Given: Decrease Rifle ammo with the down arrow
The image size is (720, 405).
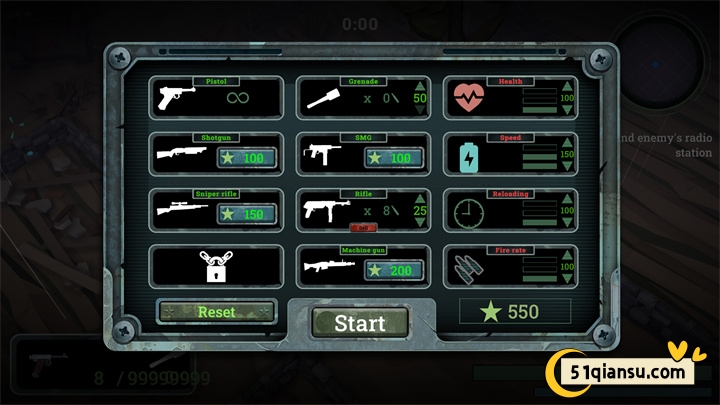Looking at the screenshot, I should [x=420, y=224].
